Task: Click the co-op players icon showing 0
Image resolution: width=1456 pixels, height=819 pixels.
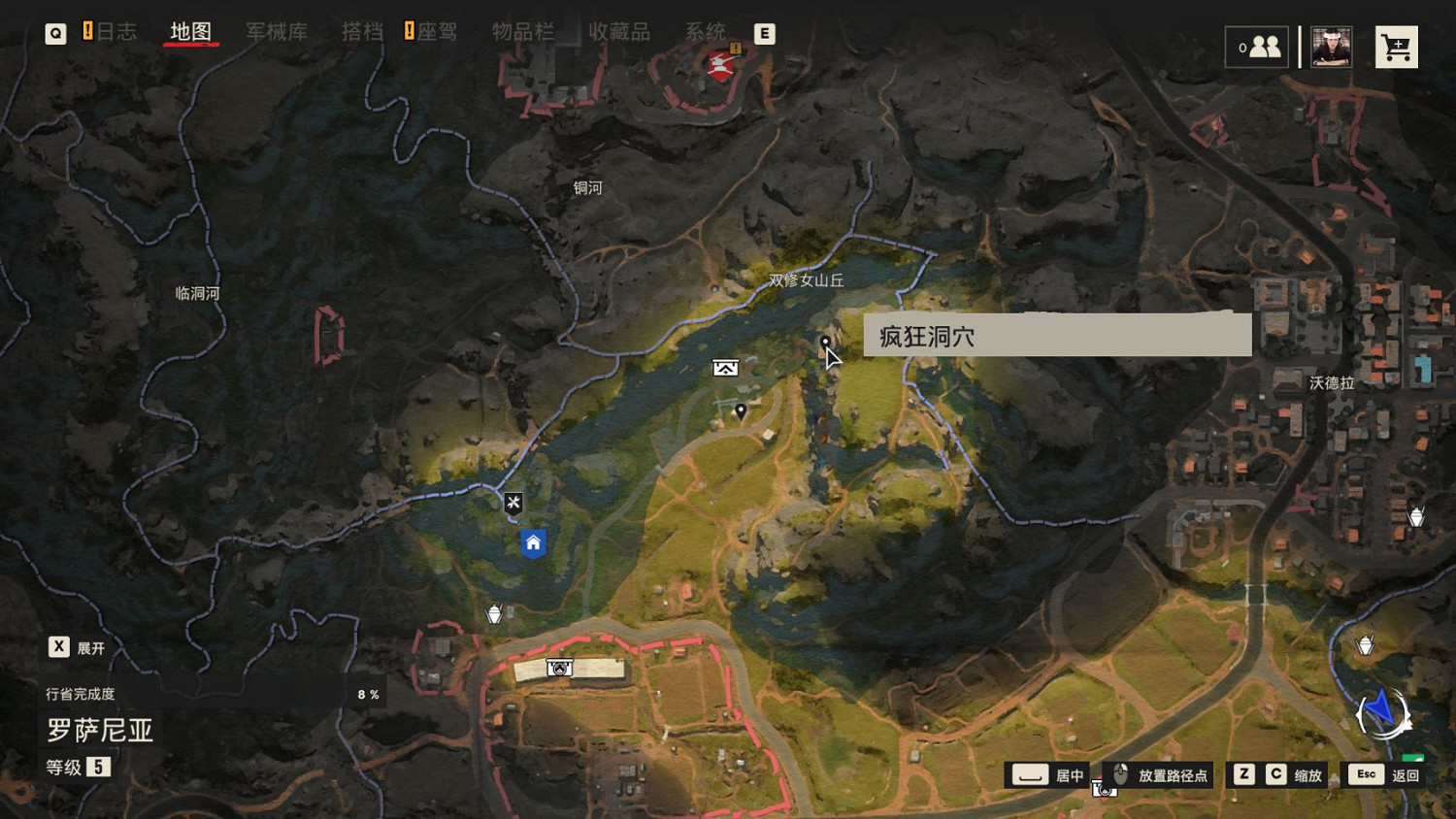Action: (1257, 46)
